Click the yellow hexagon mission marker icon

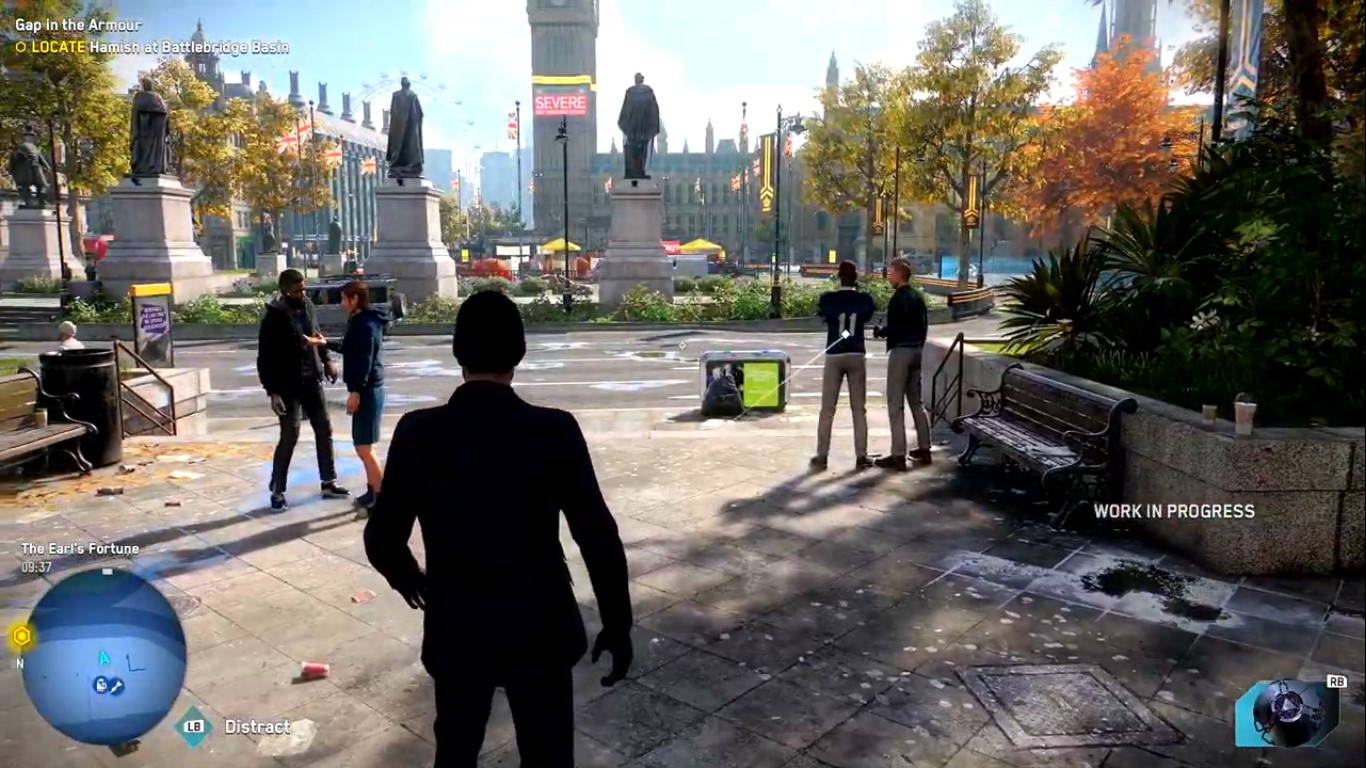pos(23,633)
